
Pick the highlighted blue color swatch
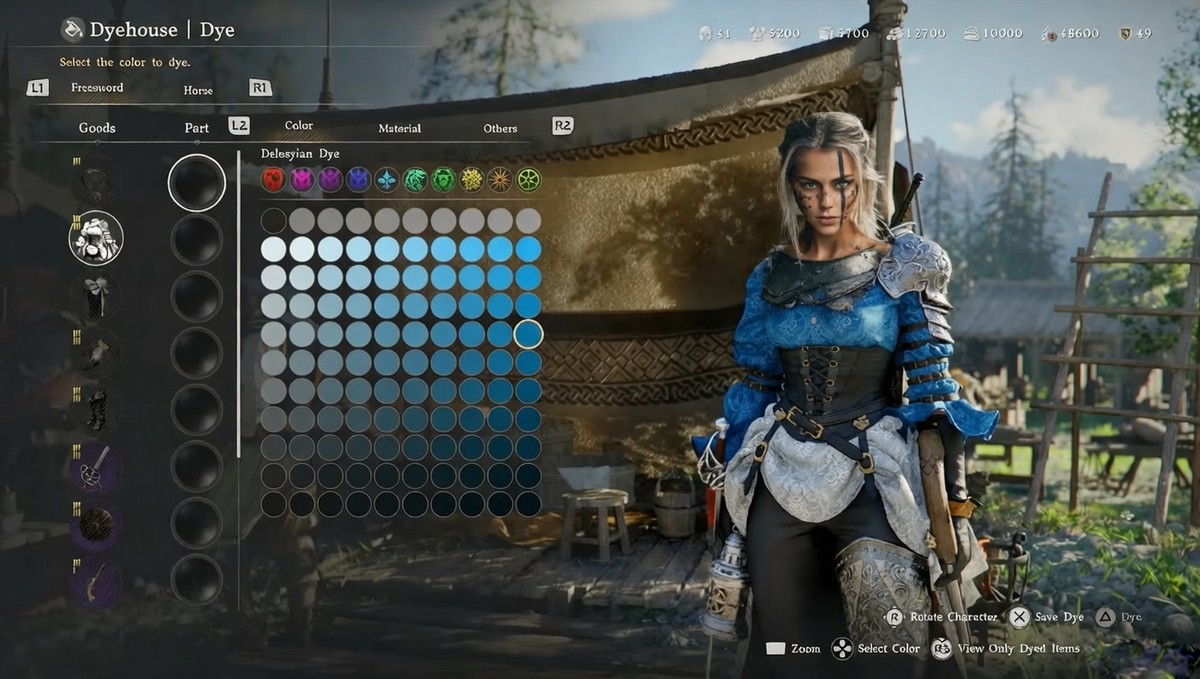coord(528,334)
